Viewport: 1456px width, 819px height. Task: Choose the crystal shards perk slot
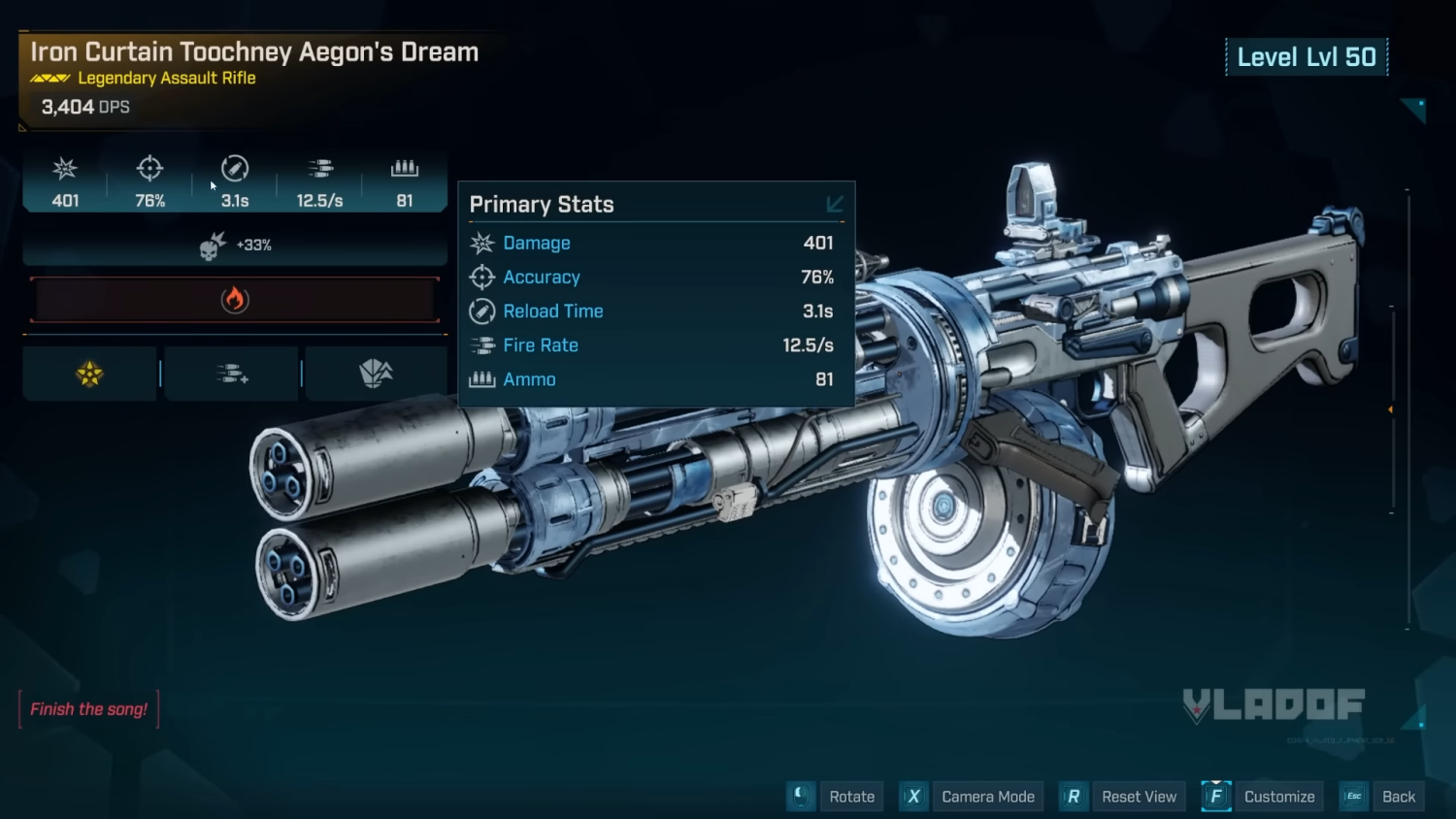pyautogui.click(x=376, y=374)
